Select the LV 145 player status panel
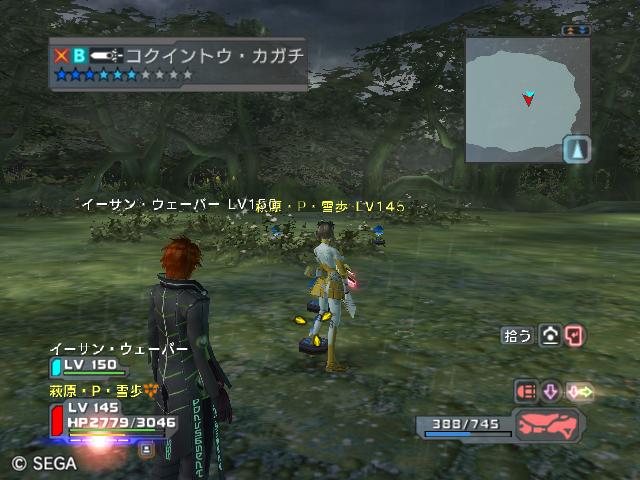This screenshot has height=480, width=640. [x=108, y=415]
